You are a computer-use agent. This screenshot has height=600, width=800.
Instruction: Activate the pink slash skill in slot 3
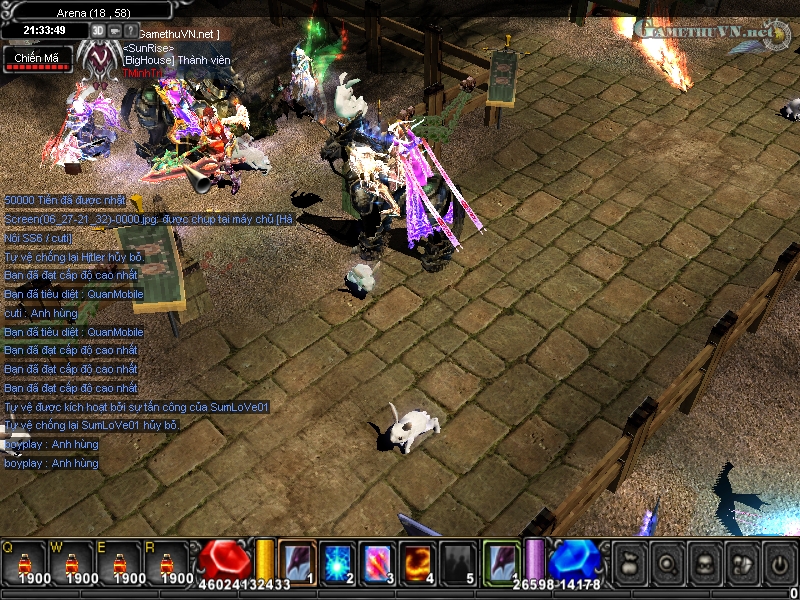click(x=376, y=561)
